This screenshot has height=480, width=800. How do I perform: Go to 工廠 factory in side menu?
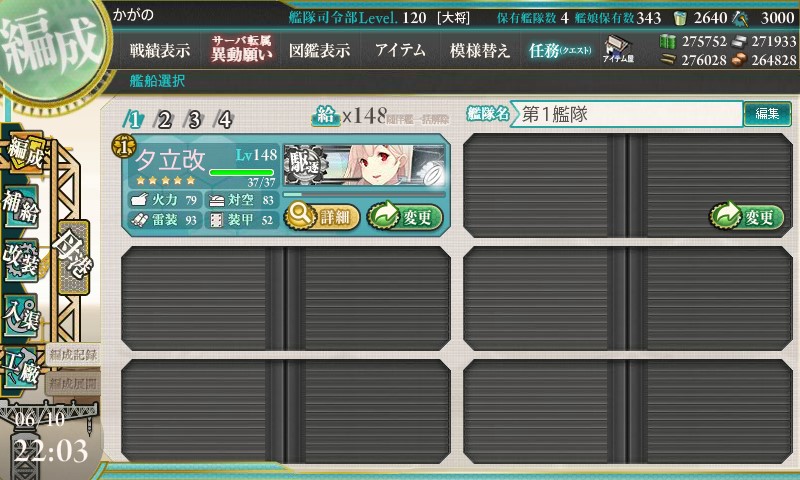click(22, 367)
